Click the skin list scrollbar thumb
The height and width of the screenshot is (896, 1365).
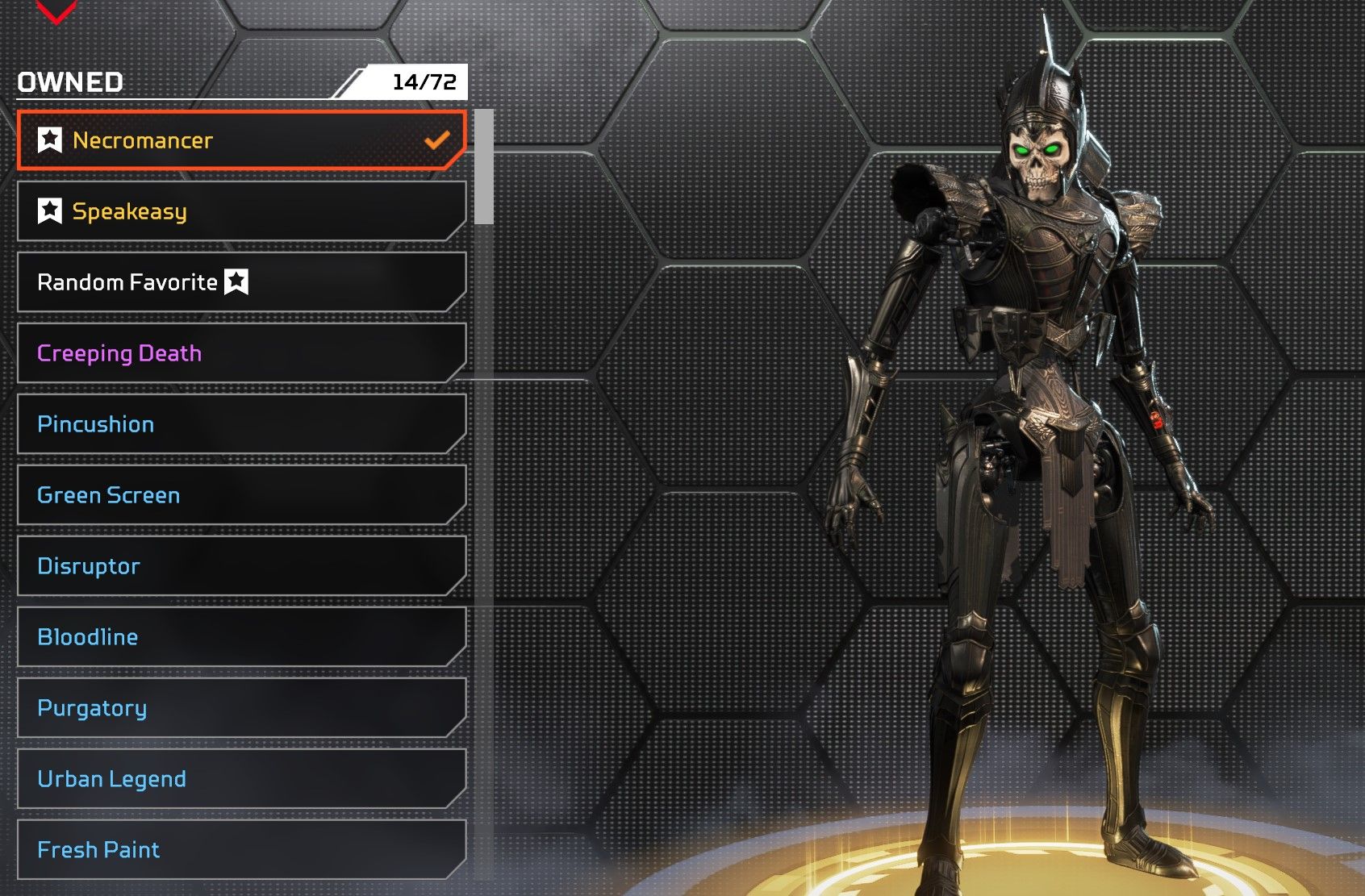(484, 167)
